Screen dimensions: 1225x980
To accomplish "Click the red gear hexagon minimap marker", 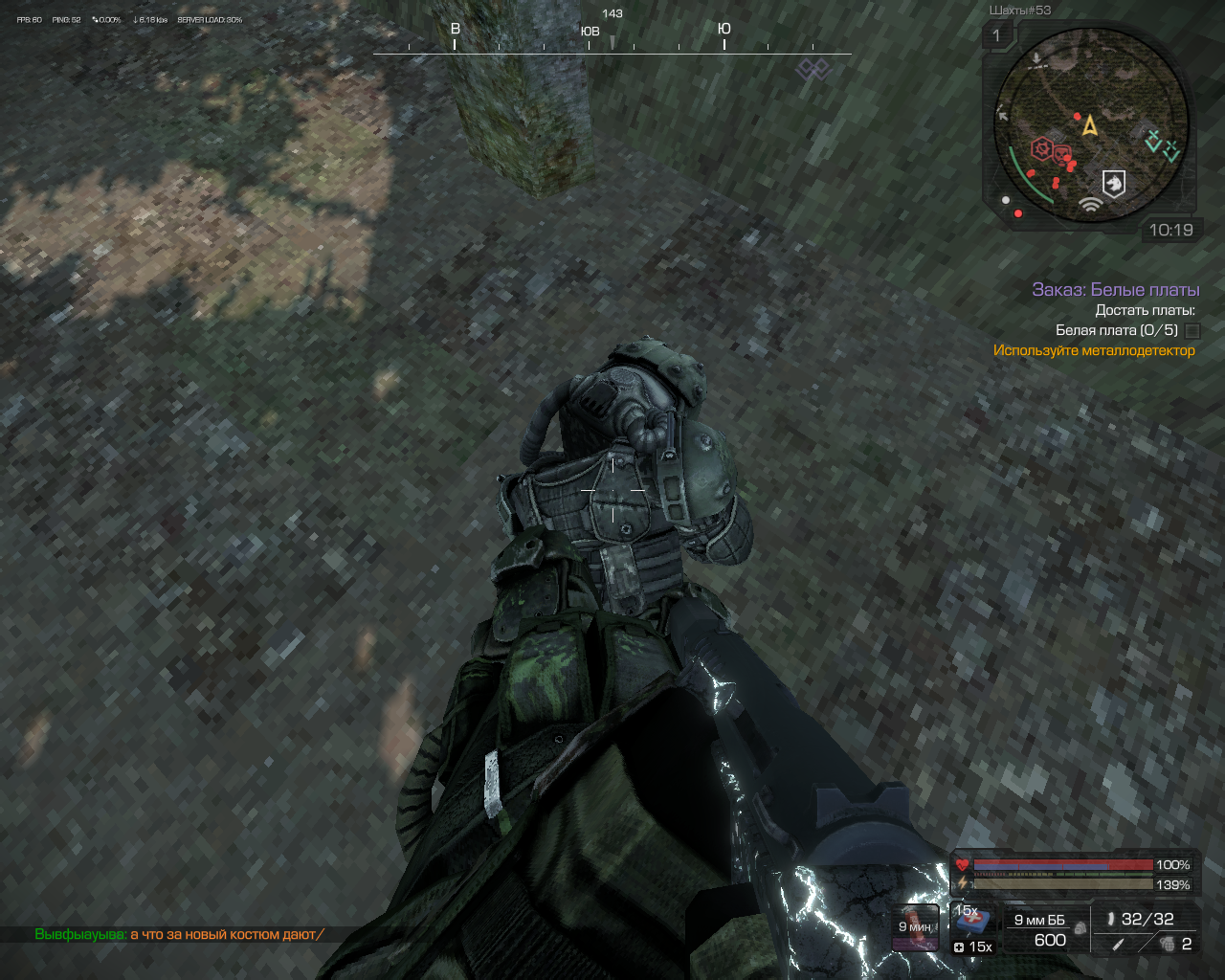I will coord(1041,149).
